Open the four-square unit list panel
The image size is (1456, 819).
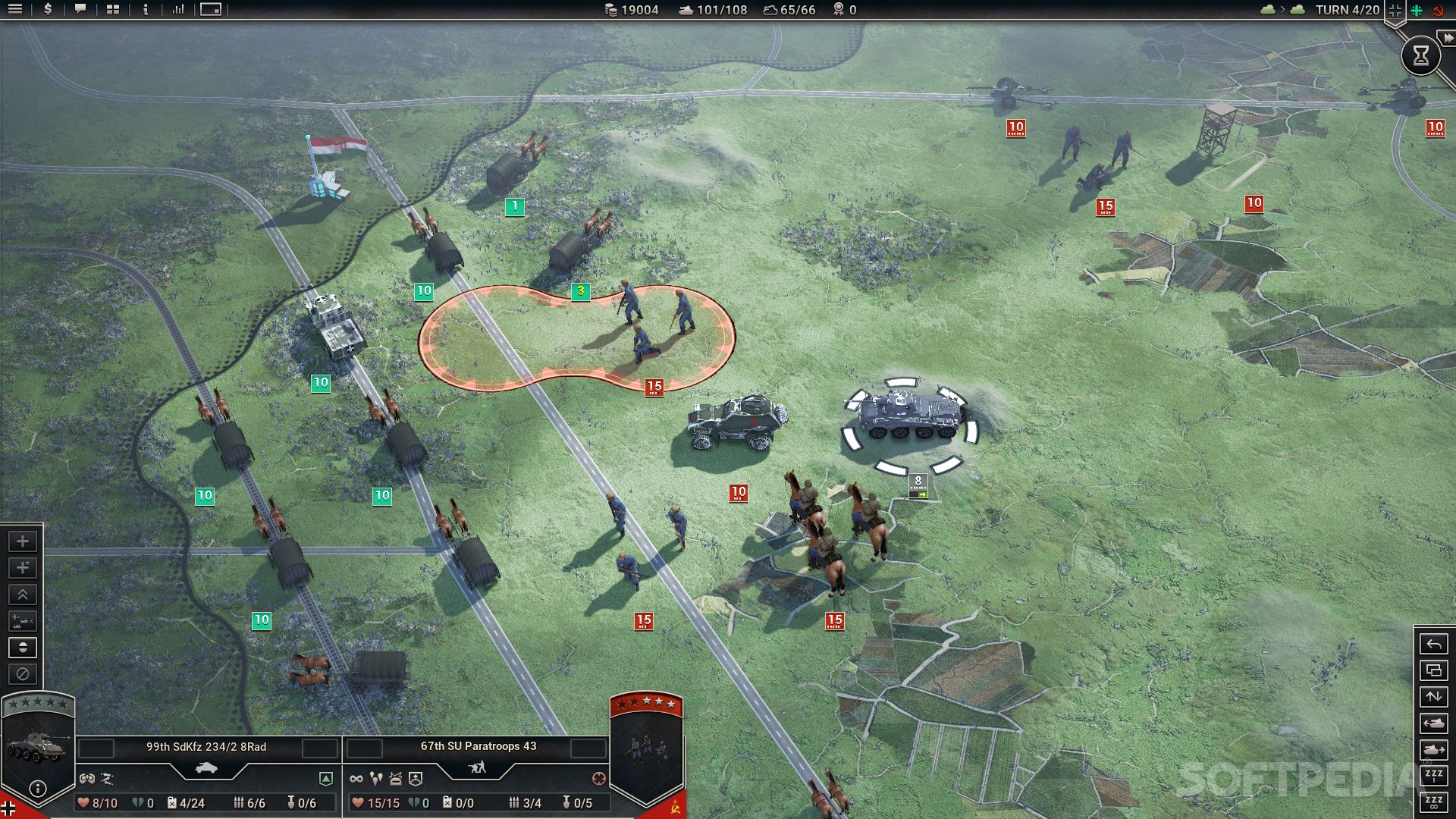click(x=113, y=10)
